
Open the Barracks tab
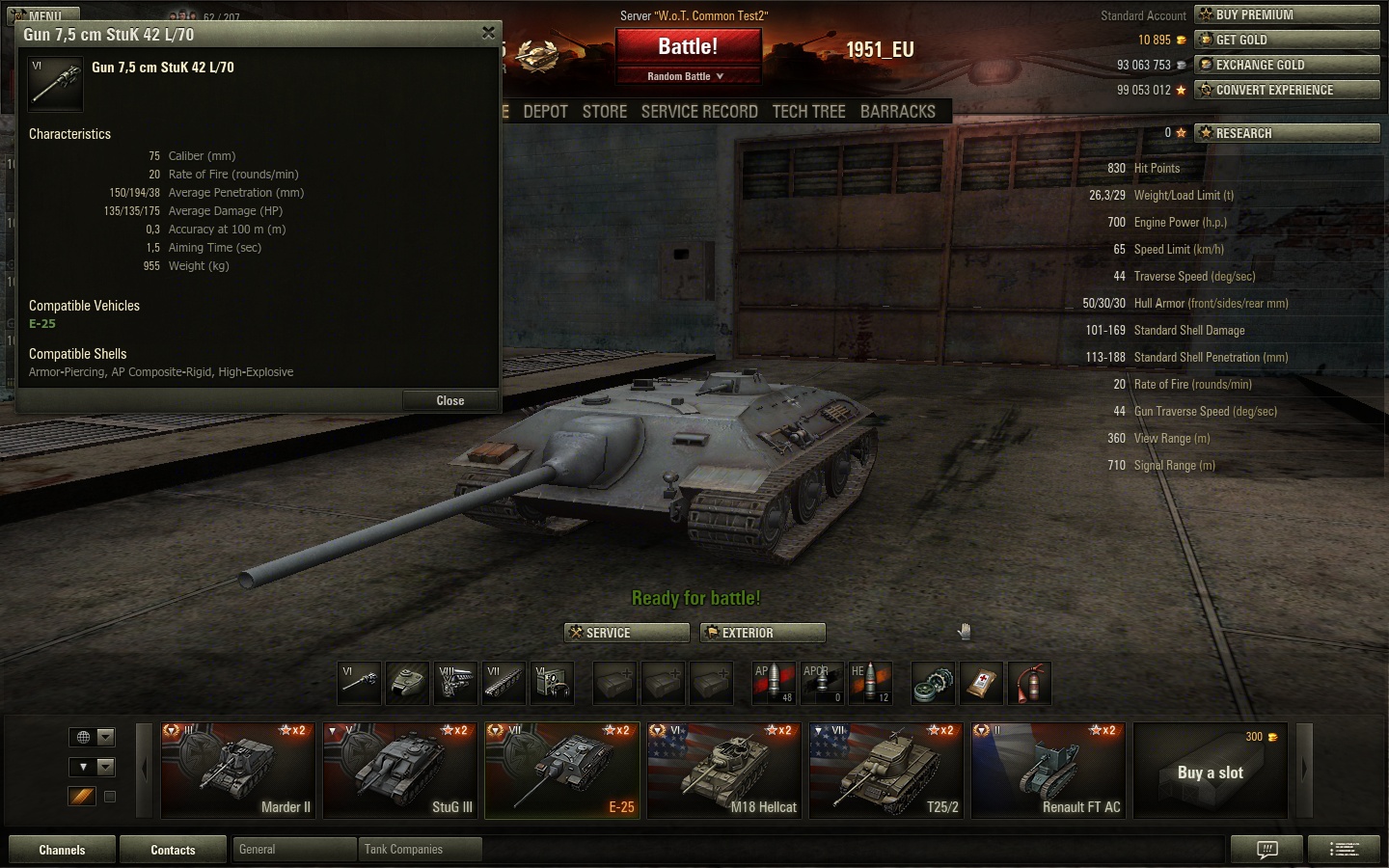(898, 112)
